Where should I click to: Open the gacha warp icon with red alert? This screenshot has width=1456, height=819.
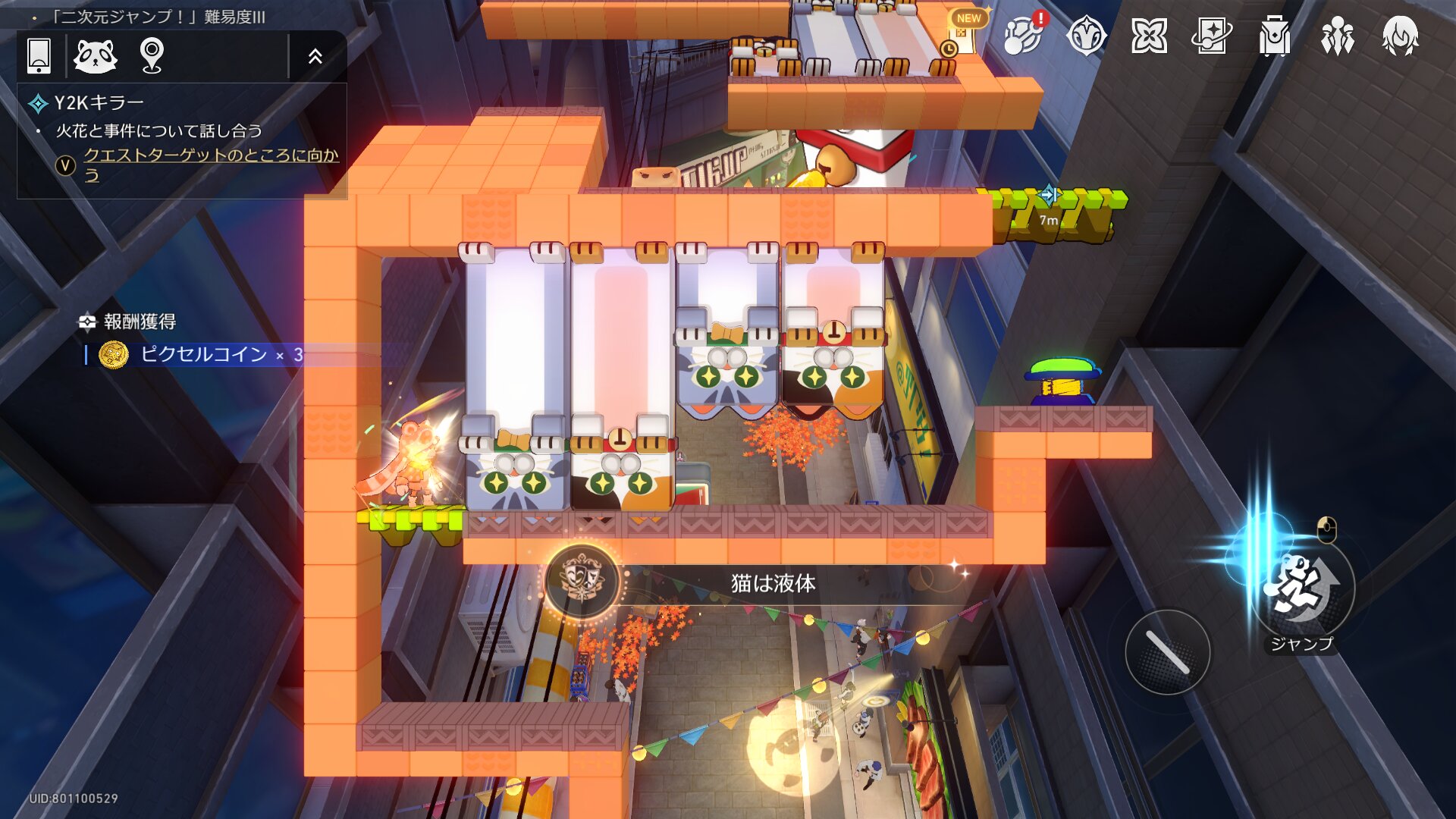pos(1023,35)
